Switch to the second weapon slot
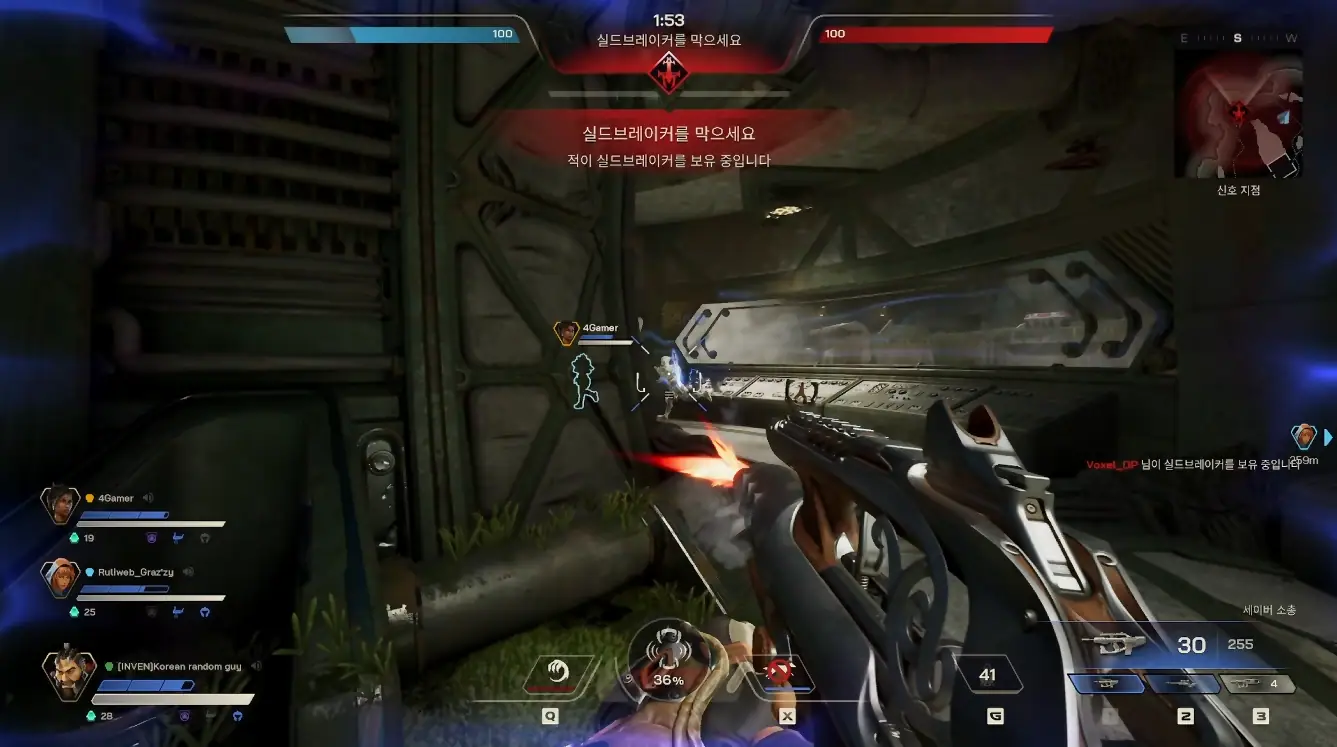The image size is (1337, 747). tap(1183, 684)
